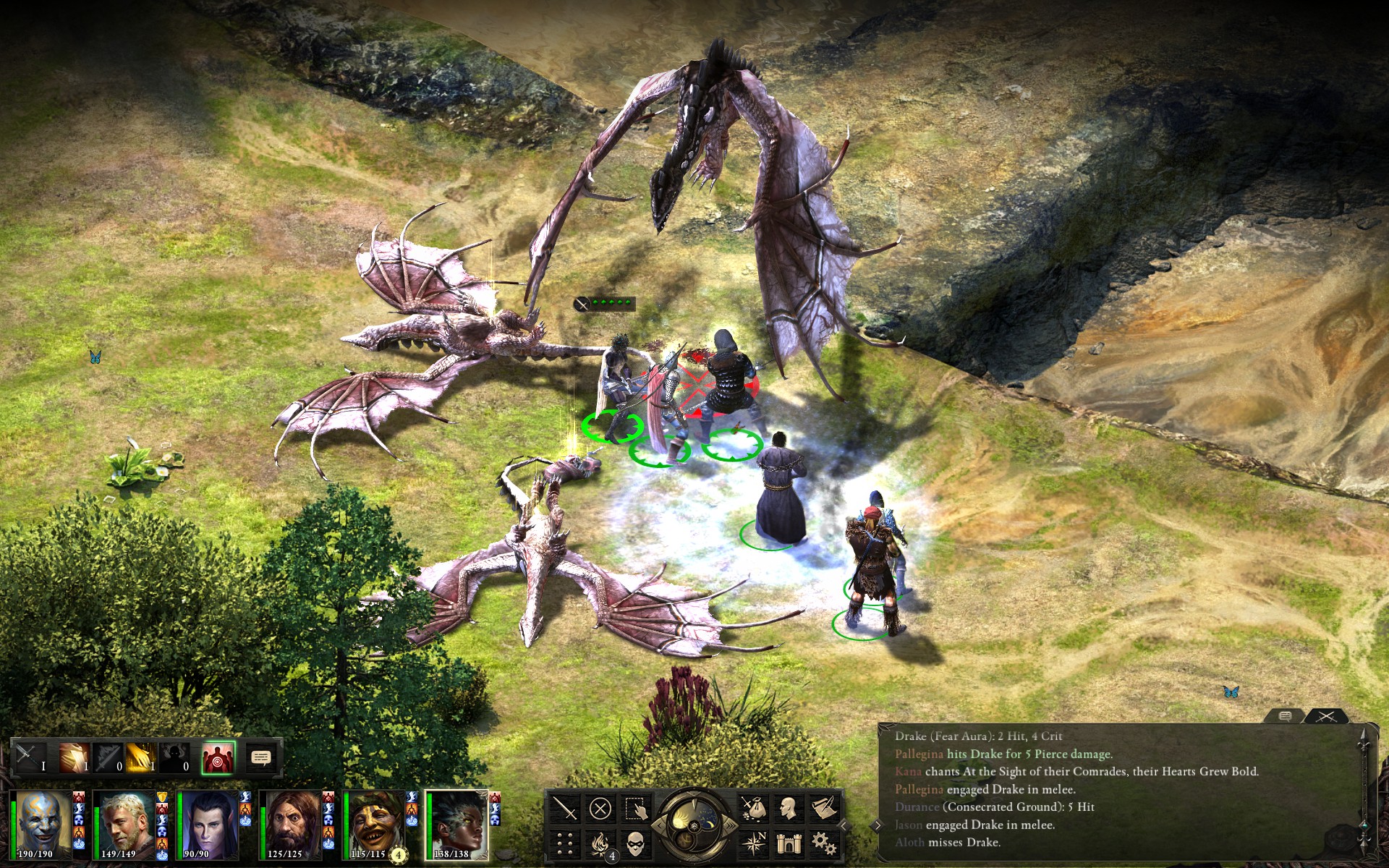This screenshot has width=1389, height=868.
Task: Choose the dark-haired elf portrait
Action: pyautogui.click(x=207, y=825)
